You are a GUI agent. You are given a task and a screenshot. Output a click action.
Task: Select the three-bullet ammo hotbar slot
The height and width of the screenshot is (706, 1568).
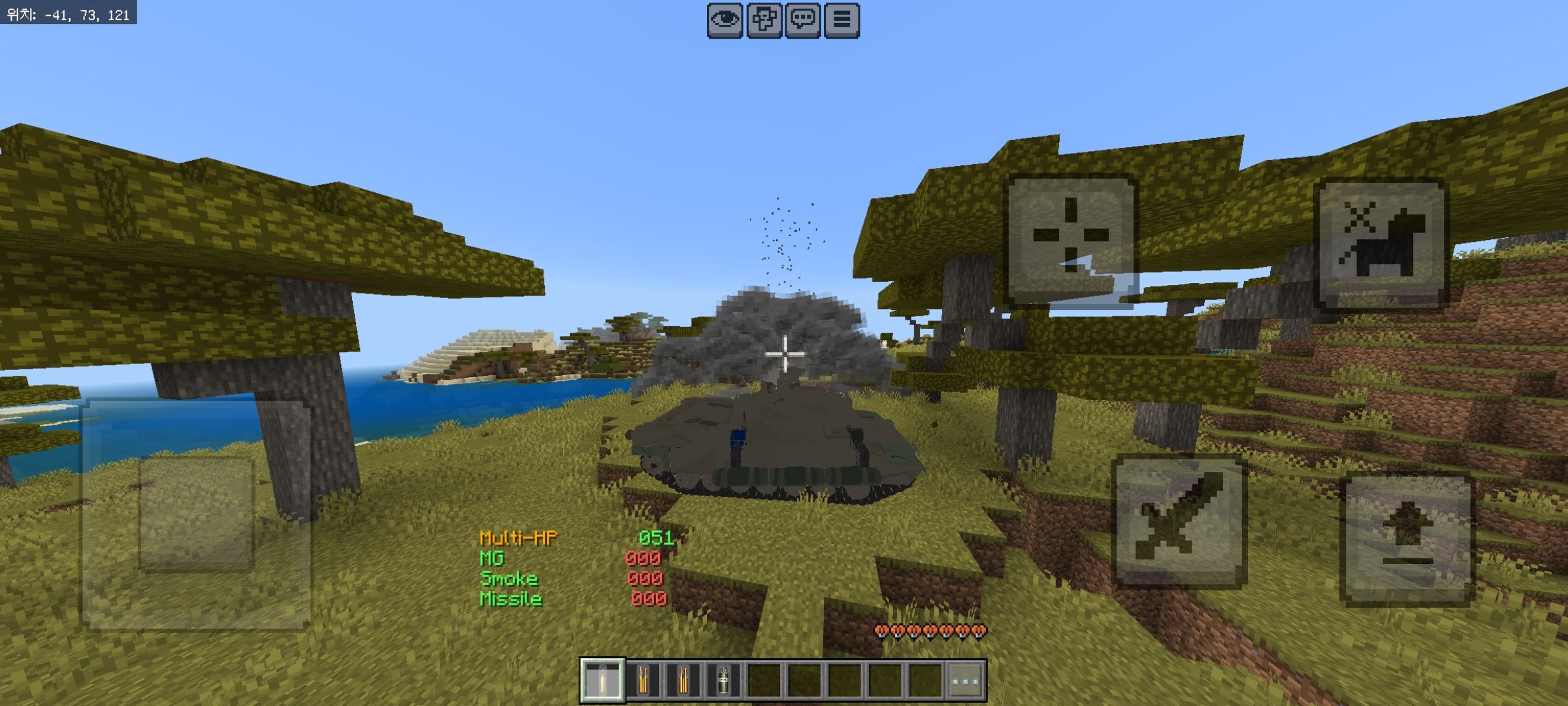(x=683, y=681)
